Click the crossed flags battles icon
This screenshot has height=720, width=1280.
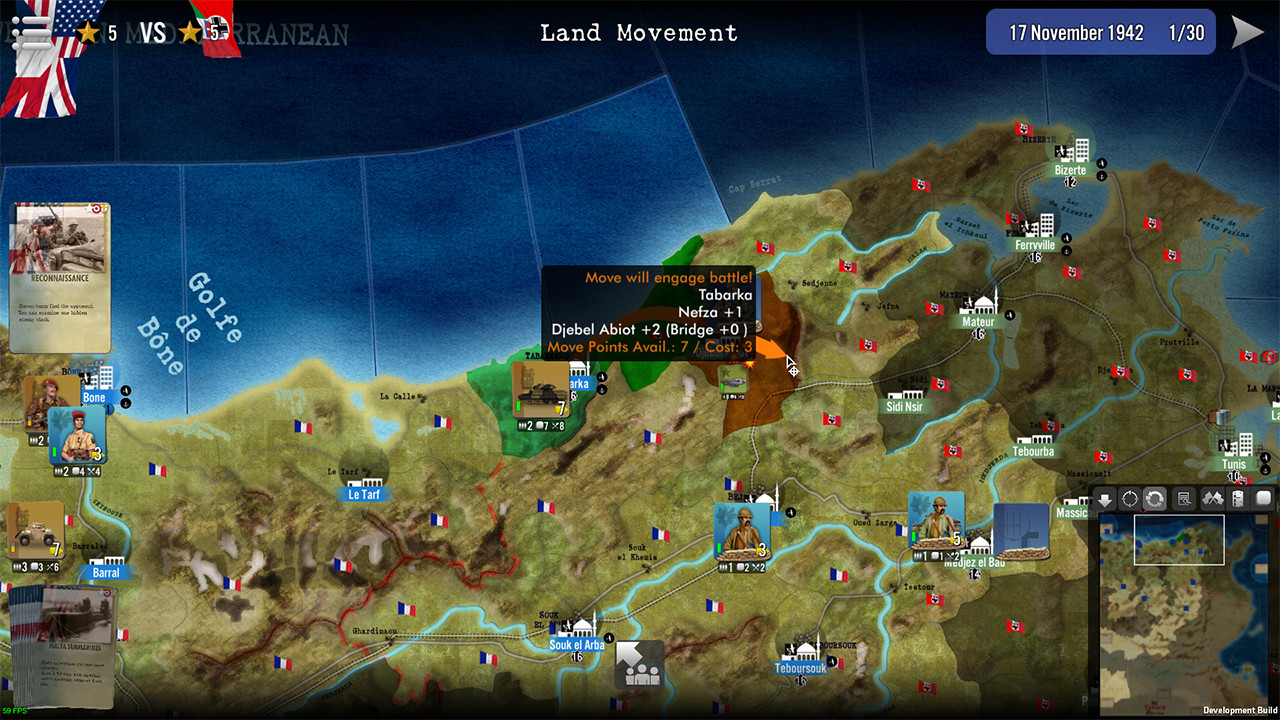1212,498
